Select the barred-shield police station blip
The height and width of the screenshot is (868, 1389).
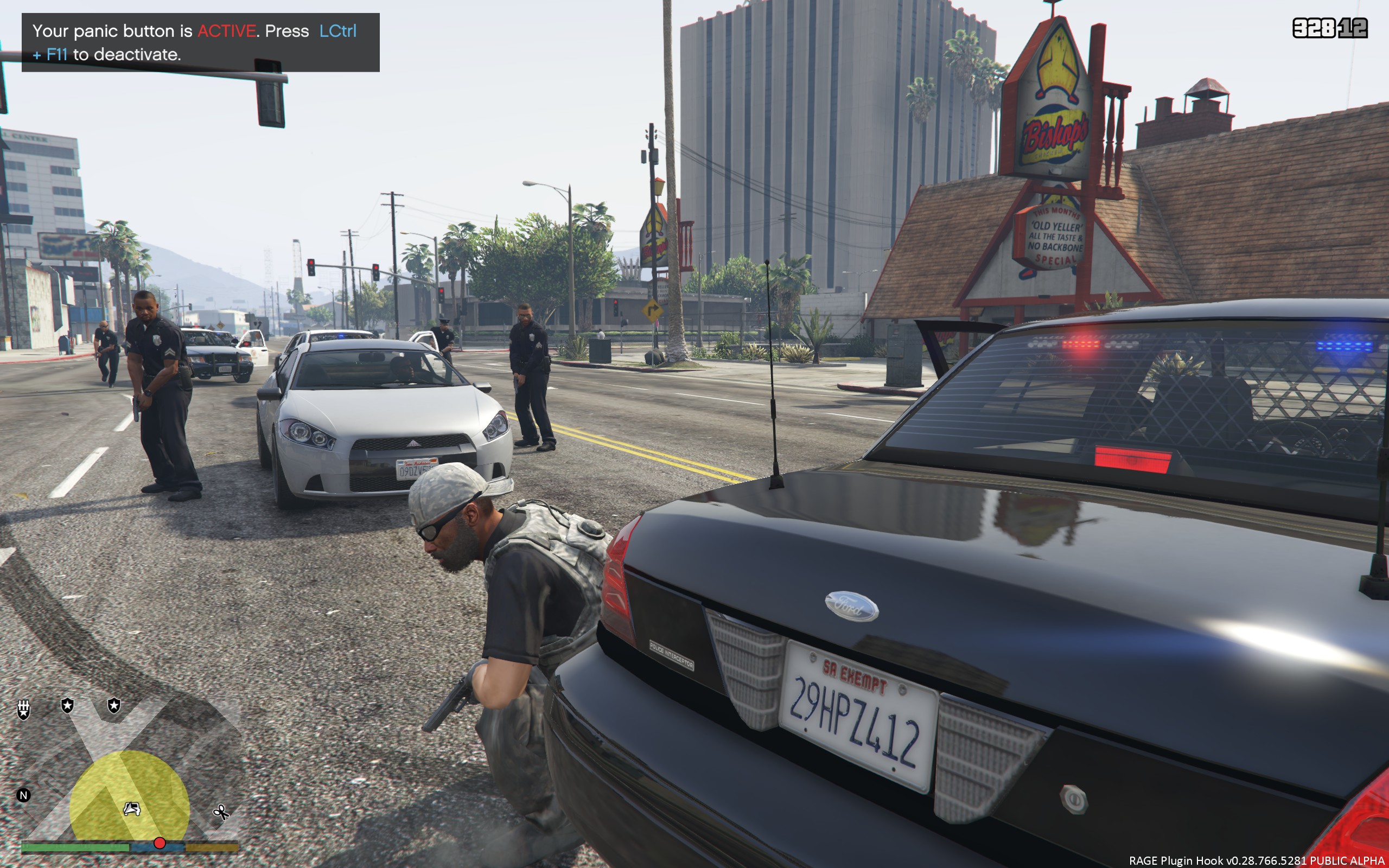(x=23, y=710)
